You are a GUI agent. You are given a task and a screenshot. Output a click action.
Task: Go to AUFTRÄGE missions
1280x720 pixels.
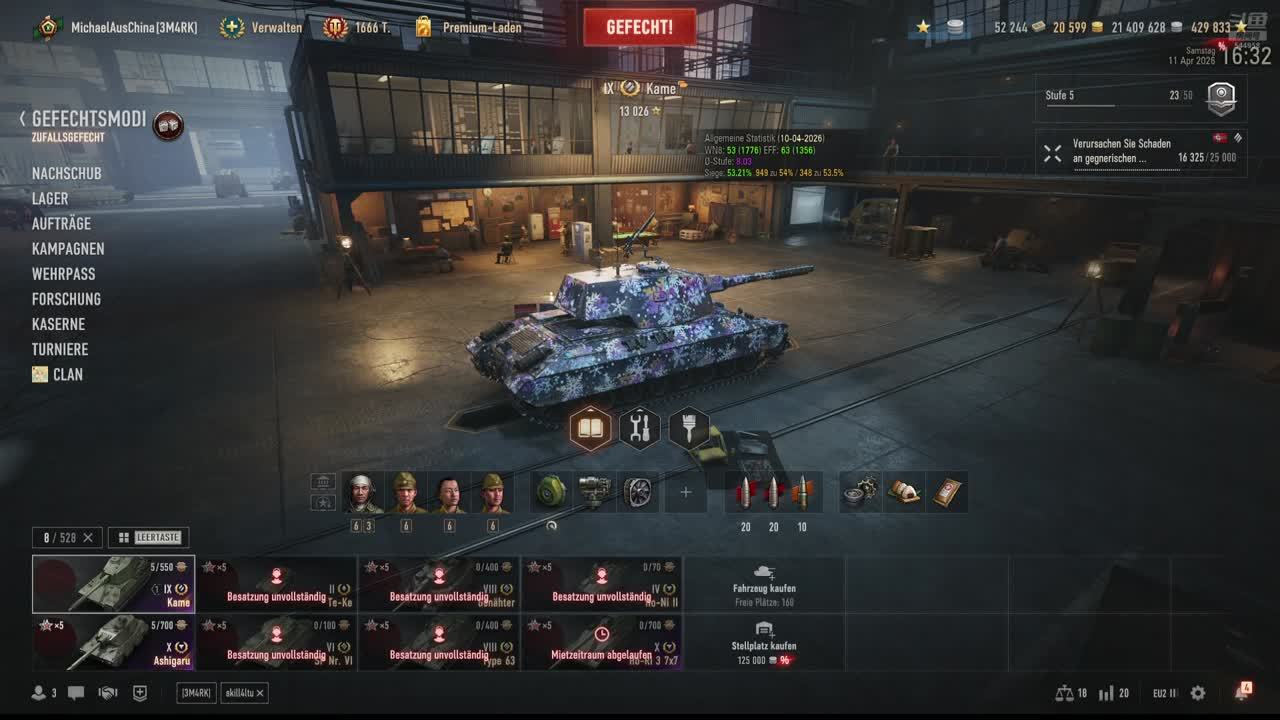pyautogui.click(x=61, y=224)
